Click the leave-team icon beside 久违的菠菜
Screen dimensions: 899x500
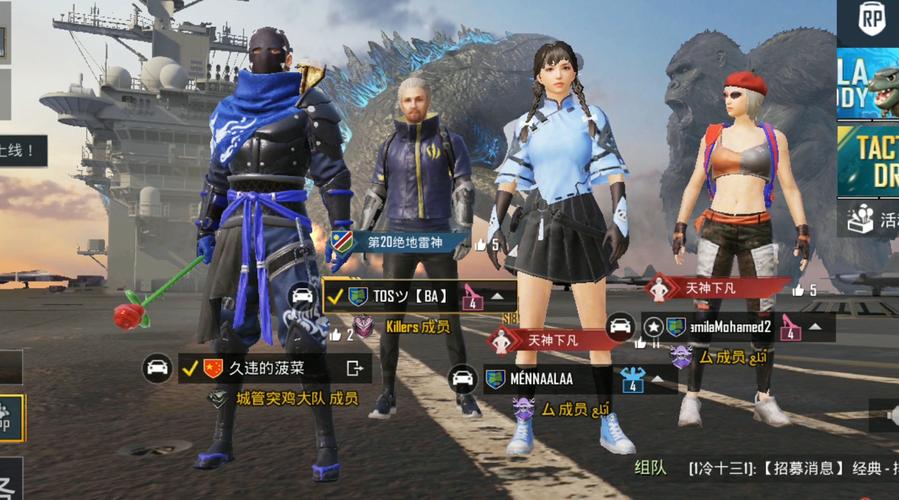point(354,369)
